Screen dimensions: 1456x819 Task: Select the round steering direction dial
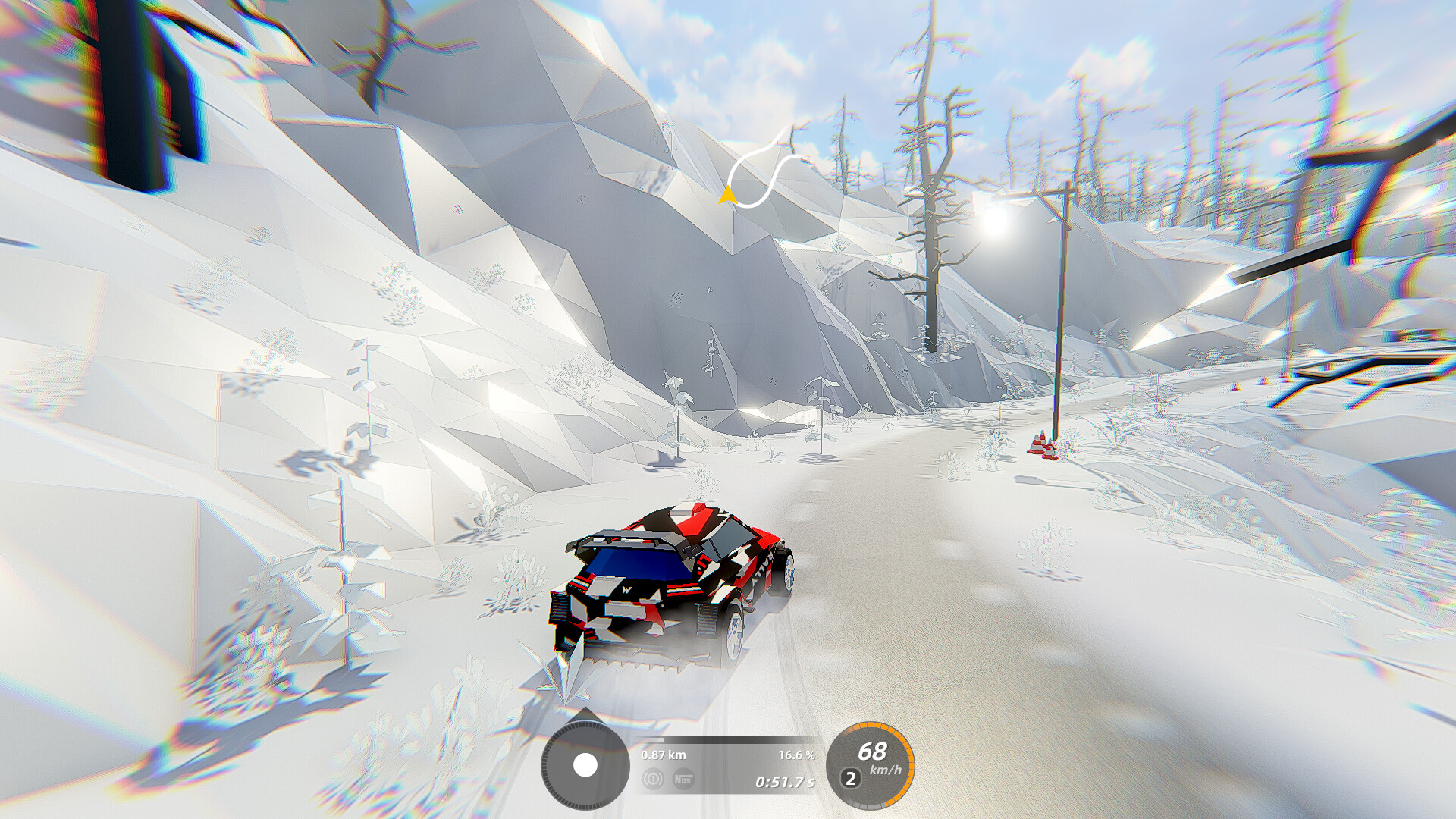coord(585,765)
